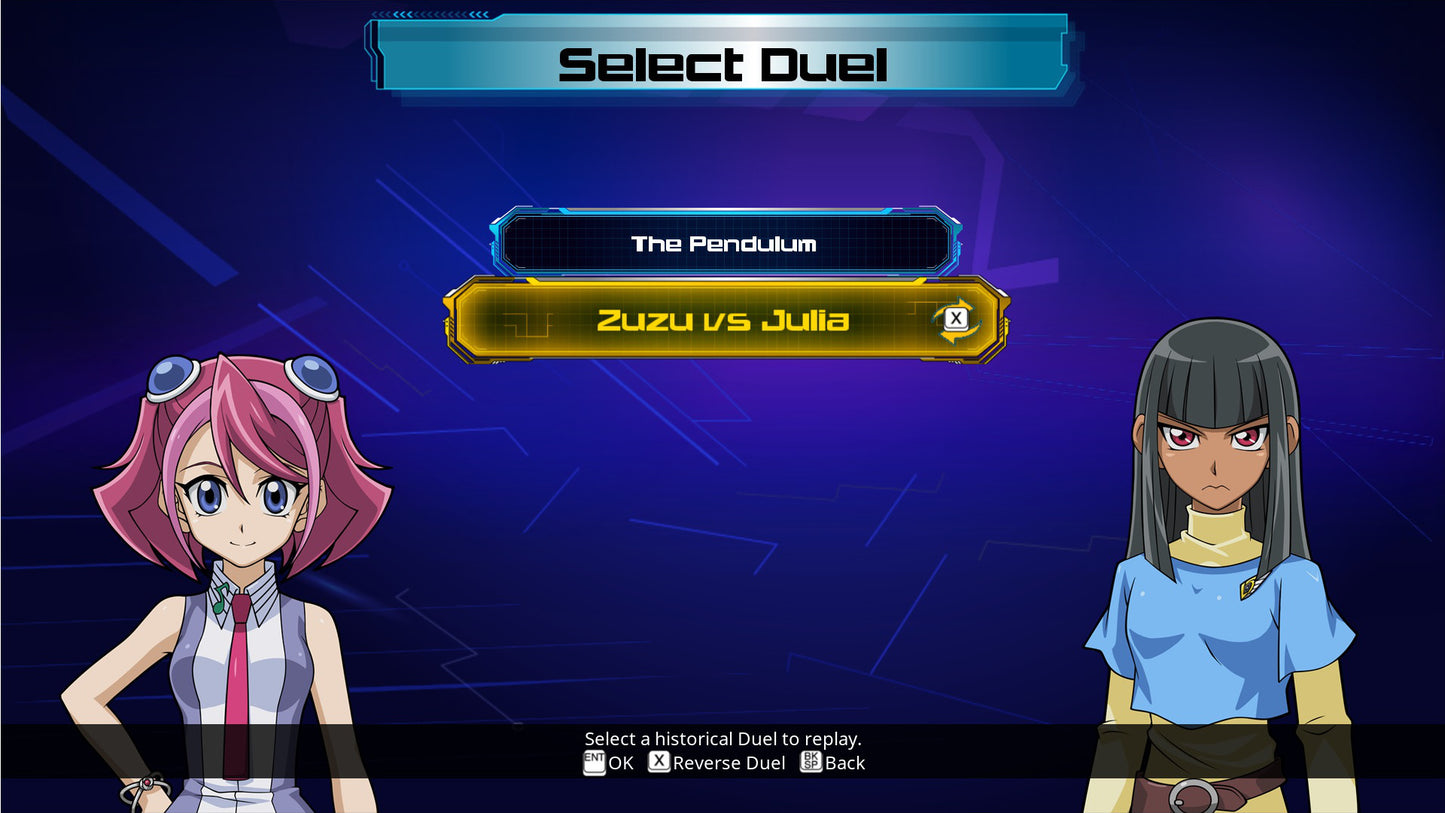
Task: Expand the Select Duel header panel
Action: pyautogui.click(x=722, y=62)
